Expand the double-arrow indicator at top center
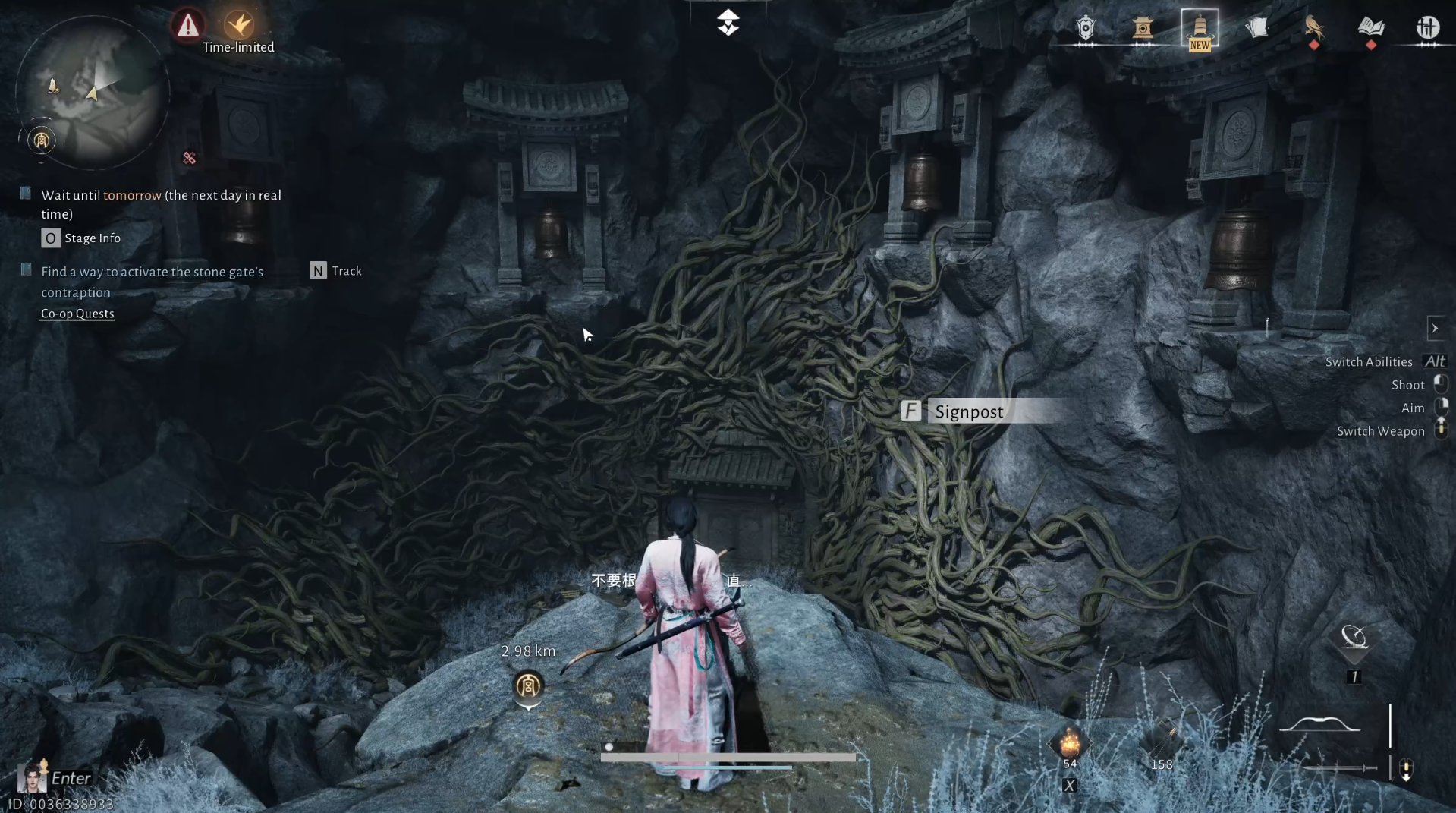This screenshot has height=813, width=1456. (x=728, y=22)
